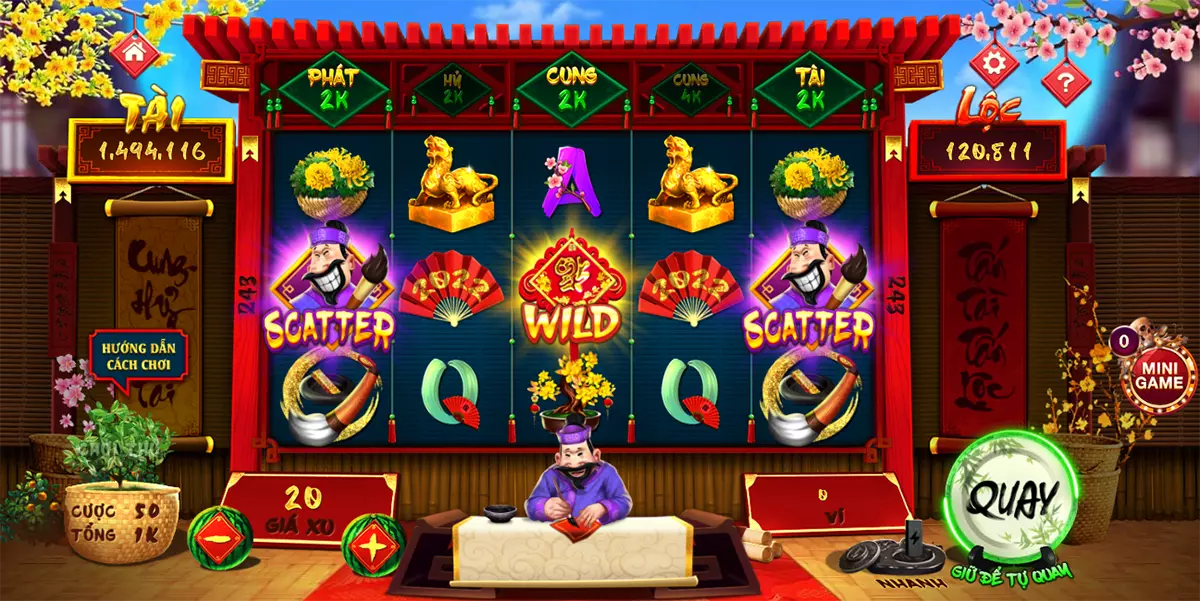
Task: Return to lobby with the home icon
Action: 134,53
